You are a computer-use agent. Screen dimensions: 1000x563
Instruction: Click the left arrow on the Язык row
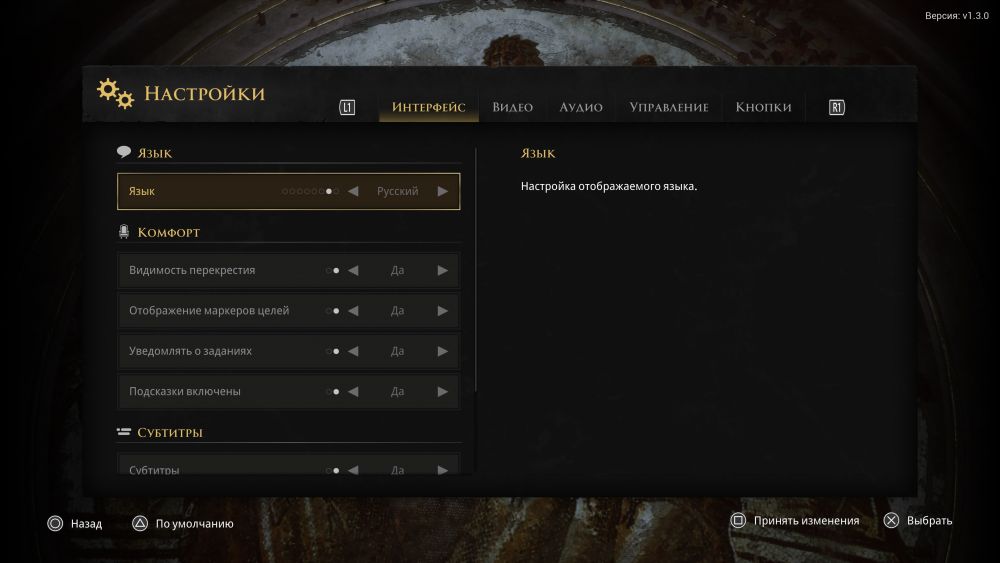click(353, 191)
